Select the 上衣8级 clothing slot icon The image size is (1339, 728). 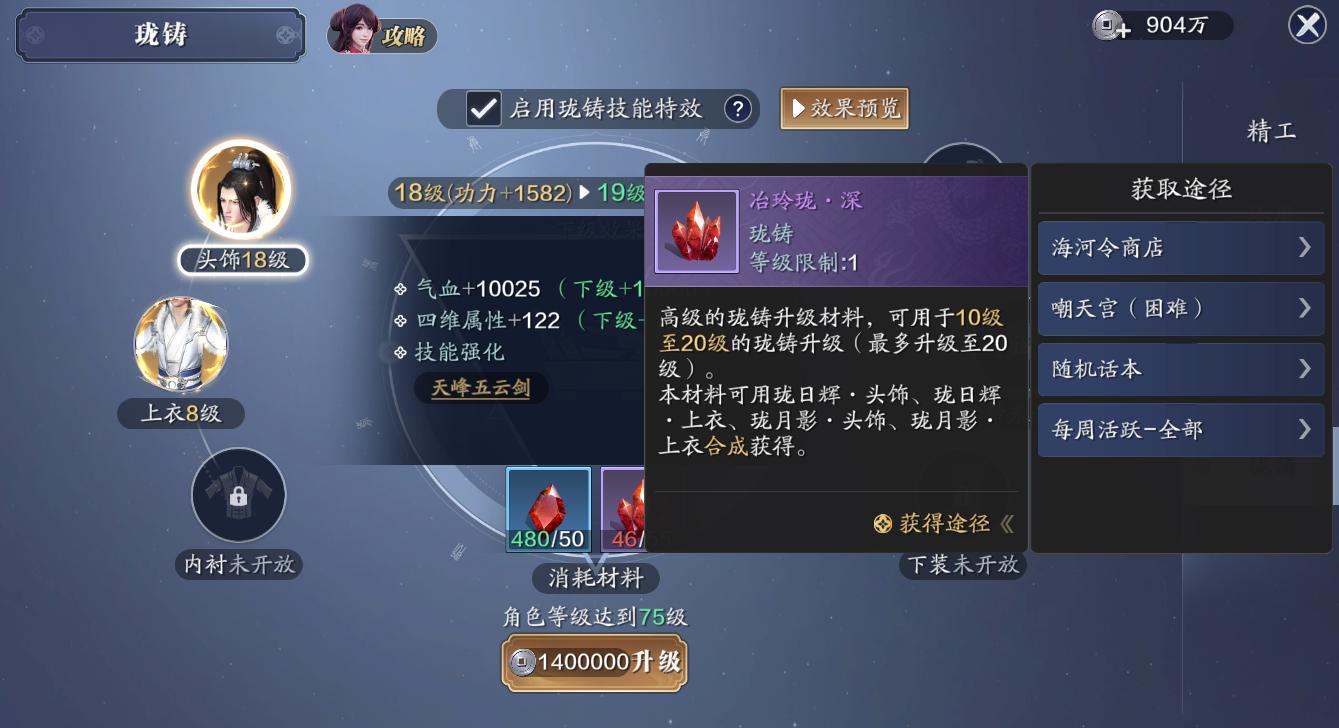(x=181, y=345)
